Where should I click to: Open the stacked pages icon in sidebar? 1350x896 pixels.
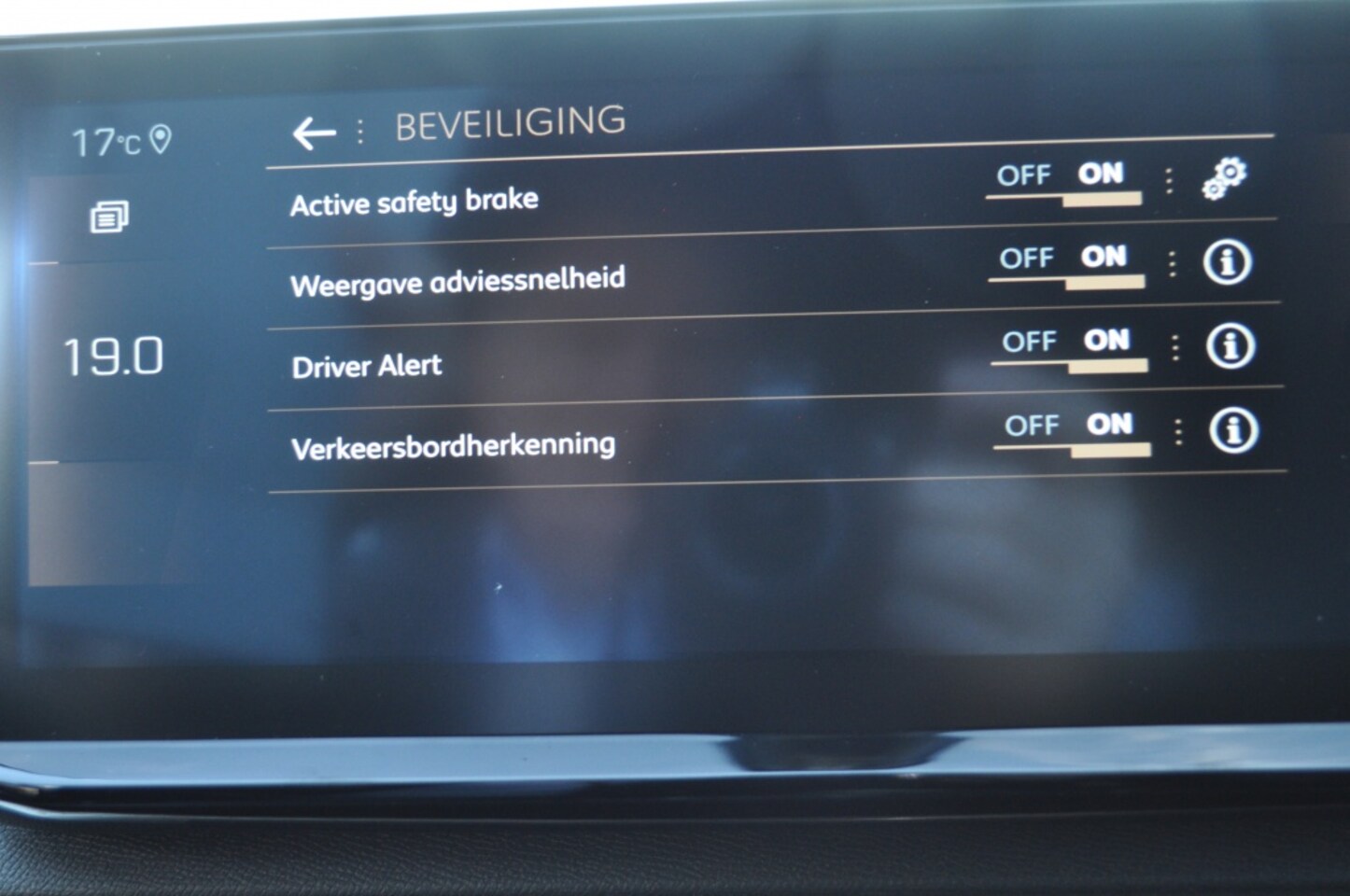tap(109, 217)
